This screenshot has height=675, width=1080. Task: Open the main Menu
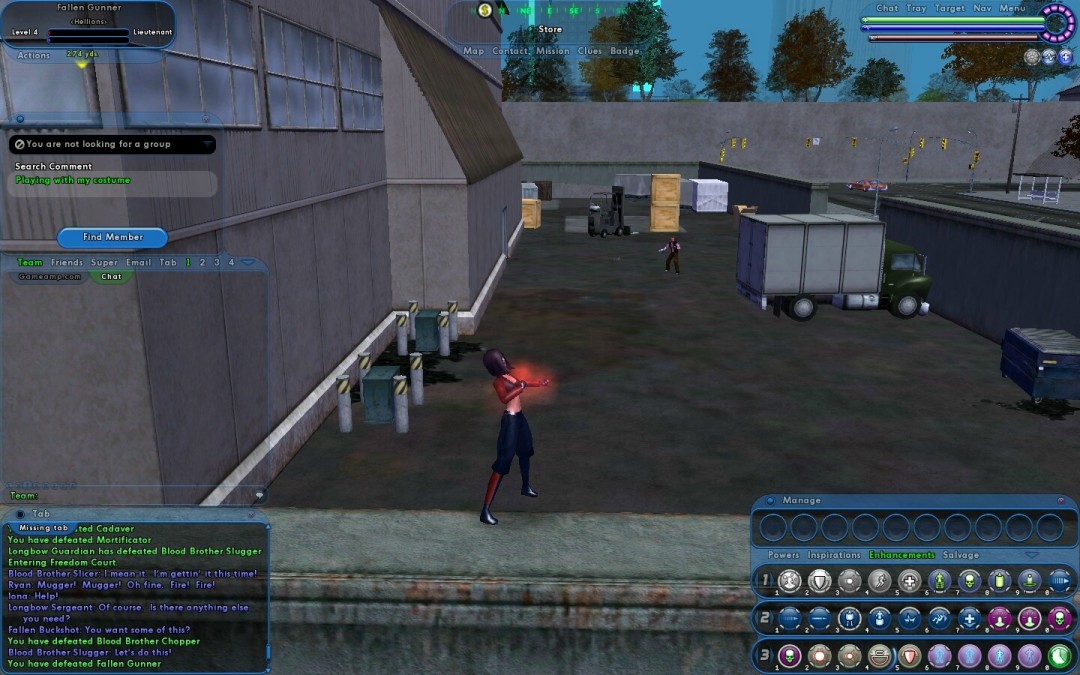tap(1012, 8)
